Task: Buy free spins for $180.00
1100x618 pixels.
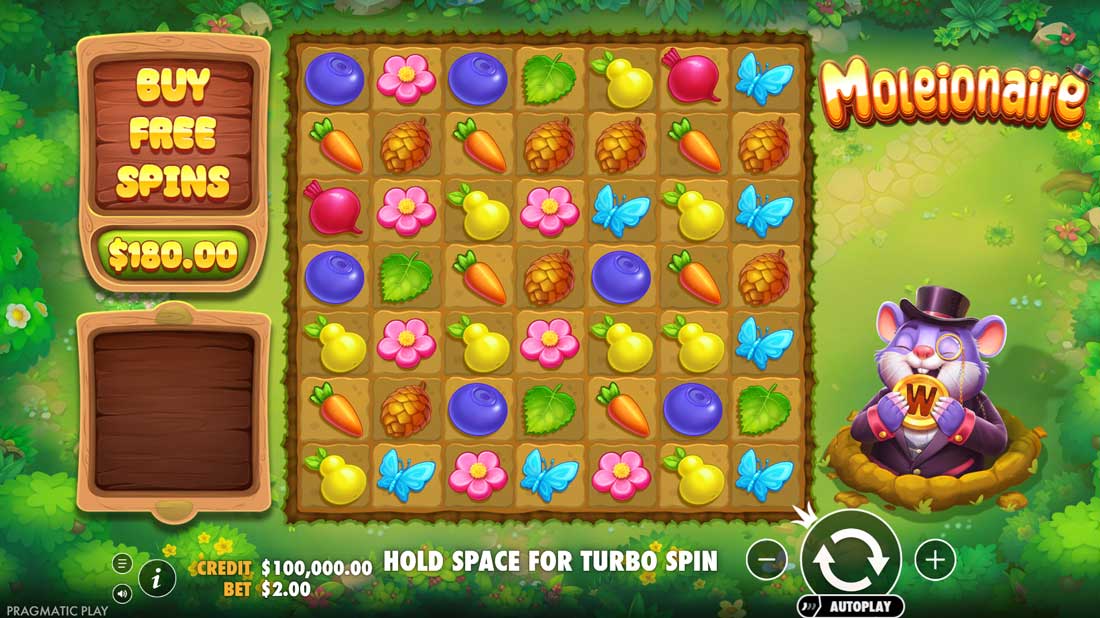Action: tap(173, 255)
